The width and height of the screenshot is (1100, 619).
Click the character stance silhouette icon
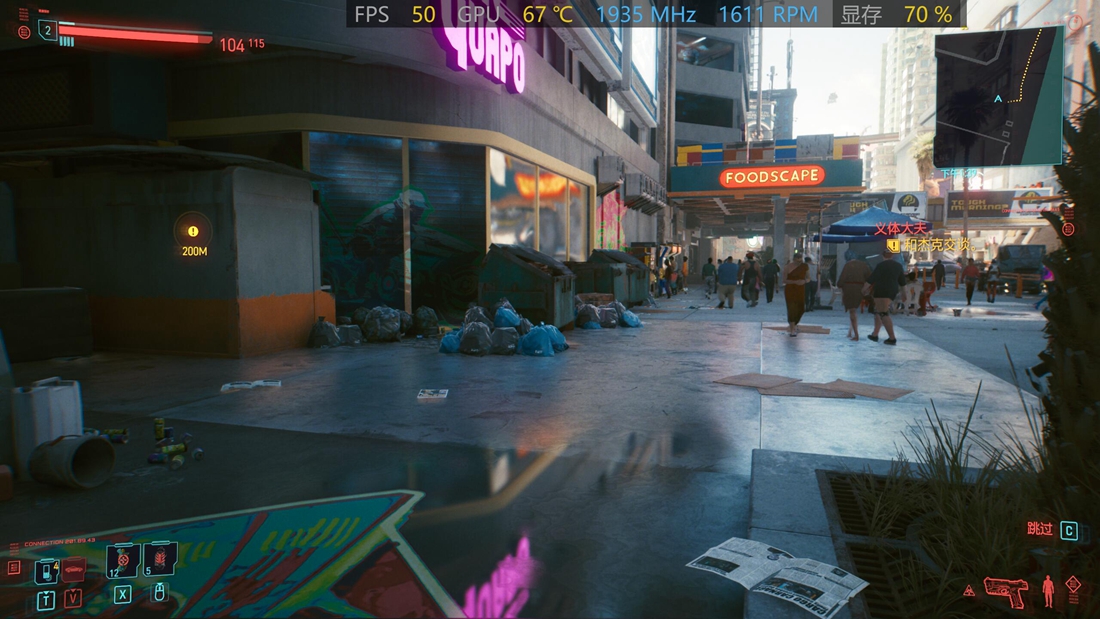(1047, 590)
